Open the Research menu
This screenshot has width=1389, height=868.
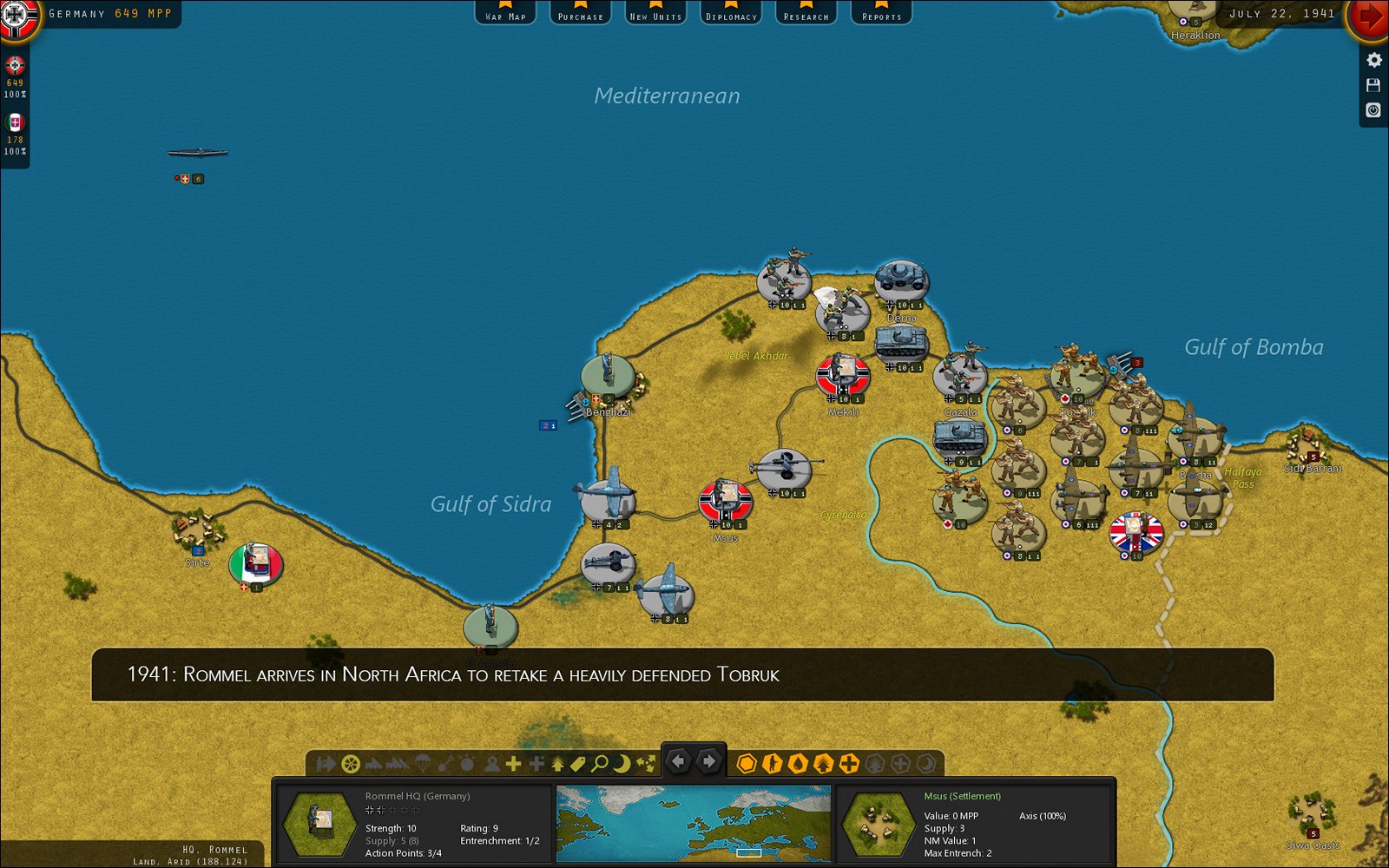[805, 13]
